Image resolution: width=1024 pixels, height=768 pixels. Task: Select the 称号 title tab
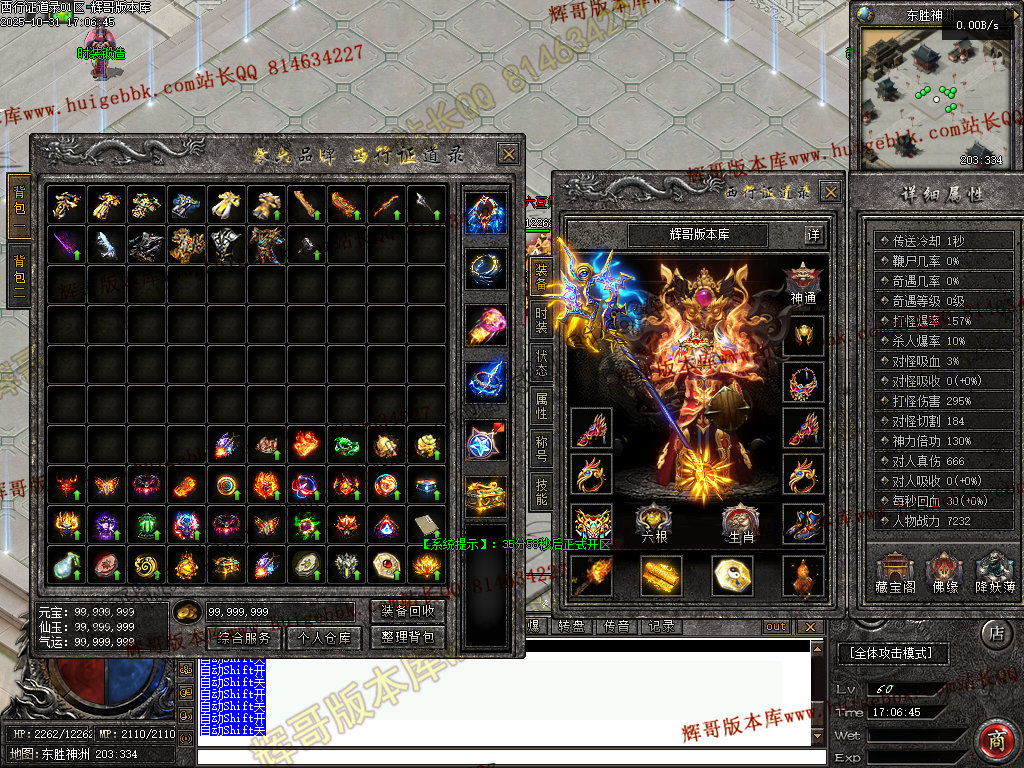click(541, 446)
